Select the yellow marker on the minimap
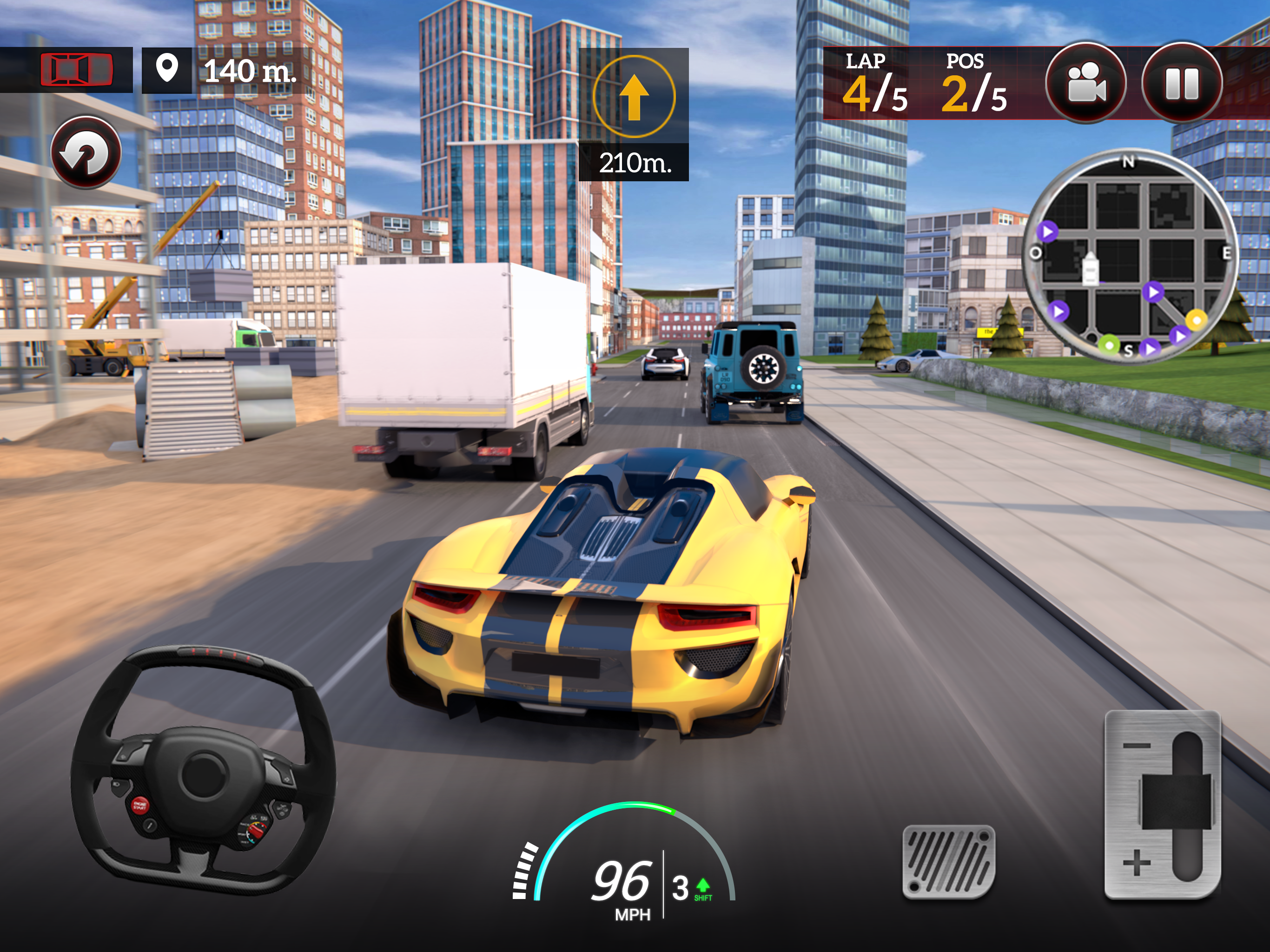 click(1197, 319)
